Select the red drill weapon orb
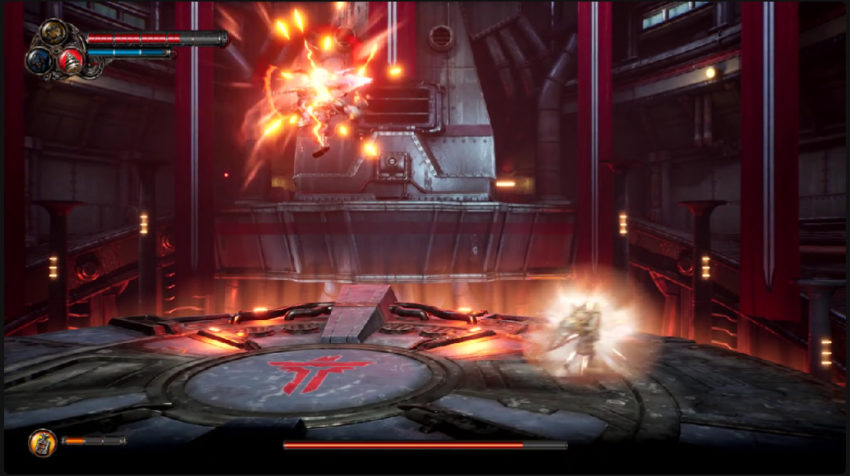Viewport: 850px width, 476px height. [70, 60]
